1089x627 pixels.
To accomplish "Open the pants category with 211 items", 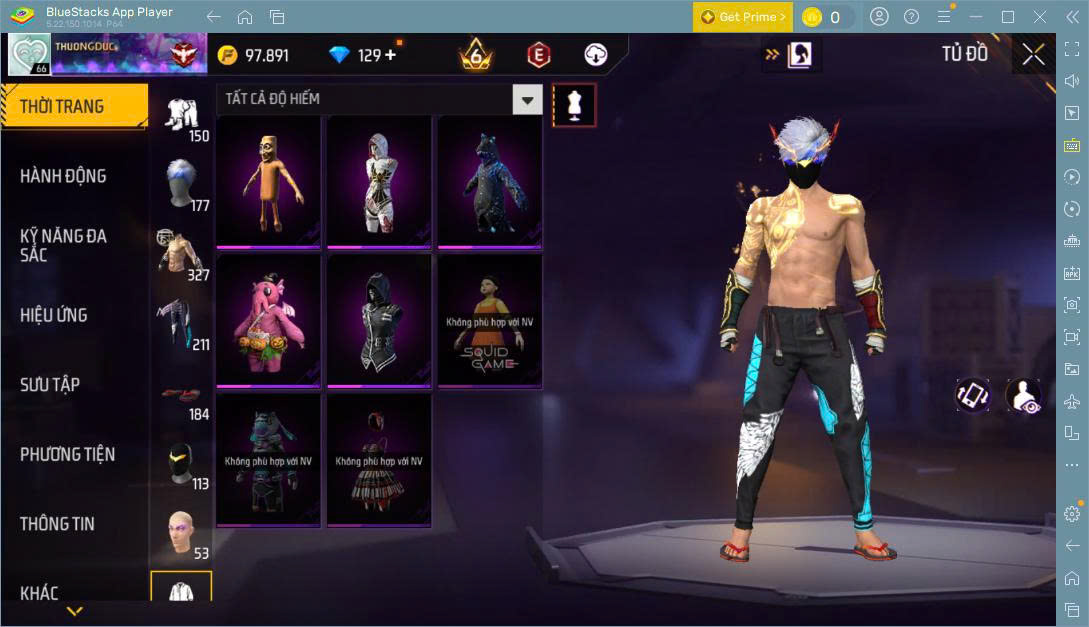I will click(x=180, y=323).
